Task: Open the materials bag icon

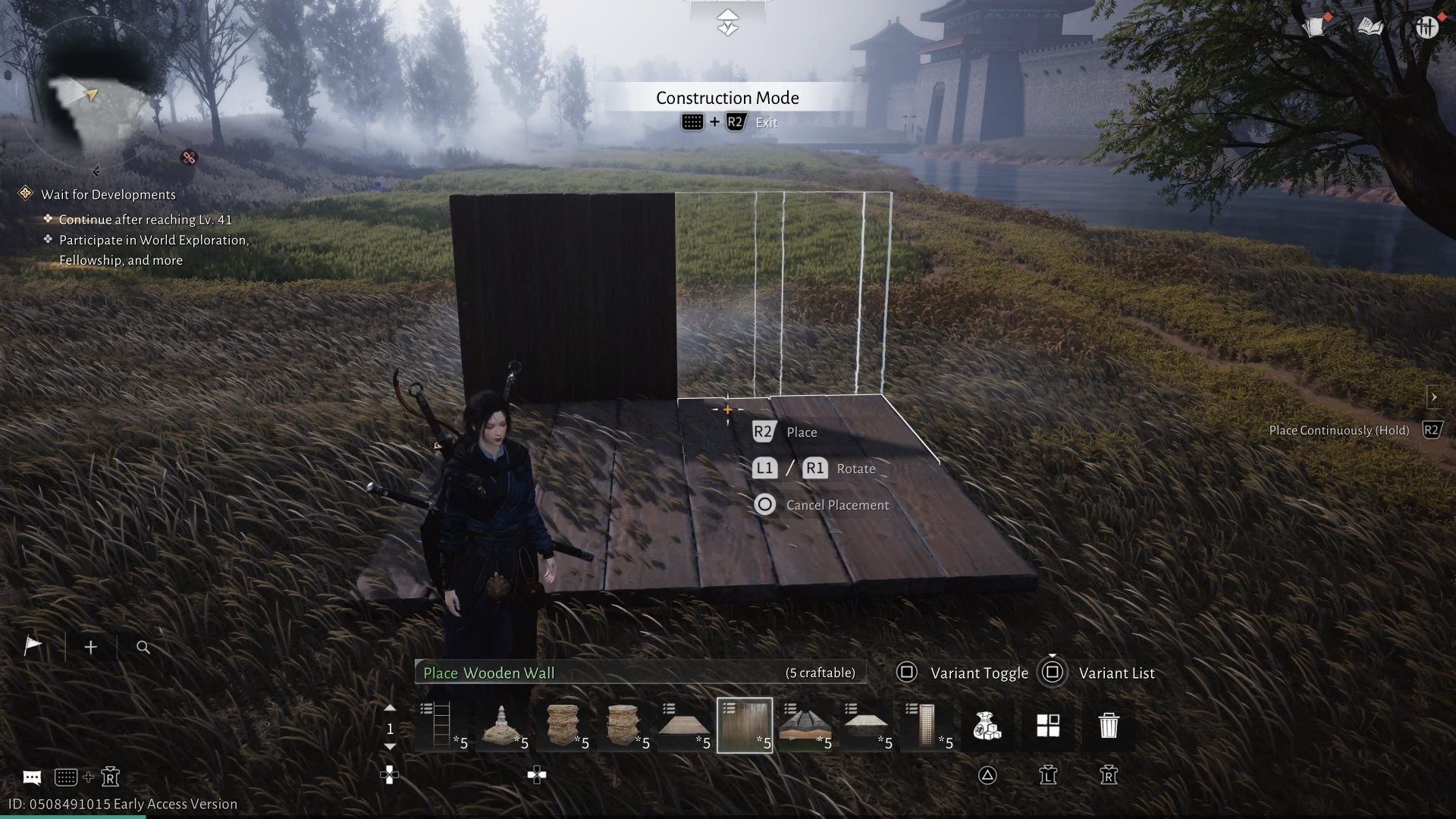Action: tap(987, 726)
